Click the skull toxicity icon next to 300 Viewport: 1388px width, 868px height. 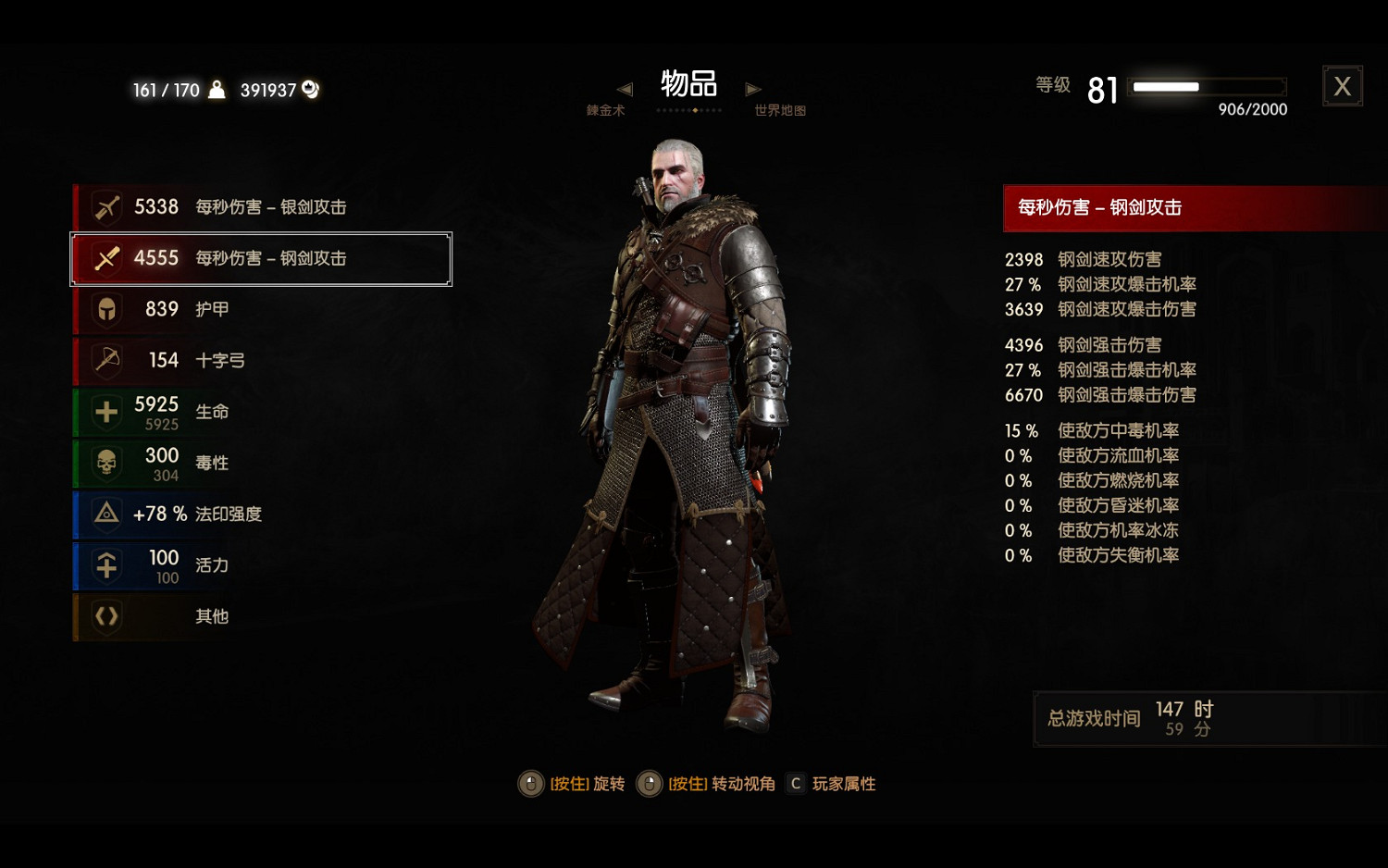pos(105,463)
